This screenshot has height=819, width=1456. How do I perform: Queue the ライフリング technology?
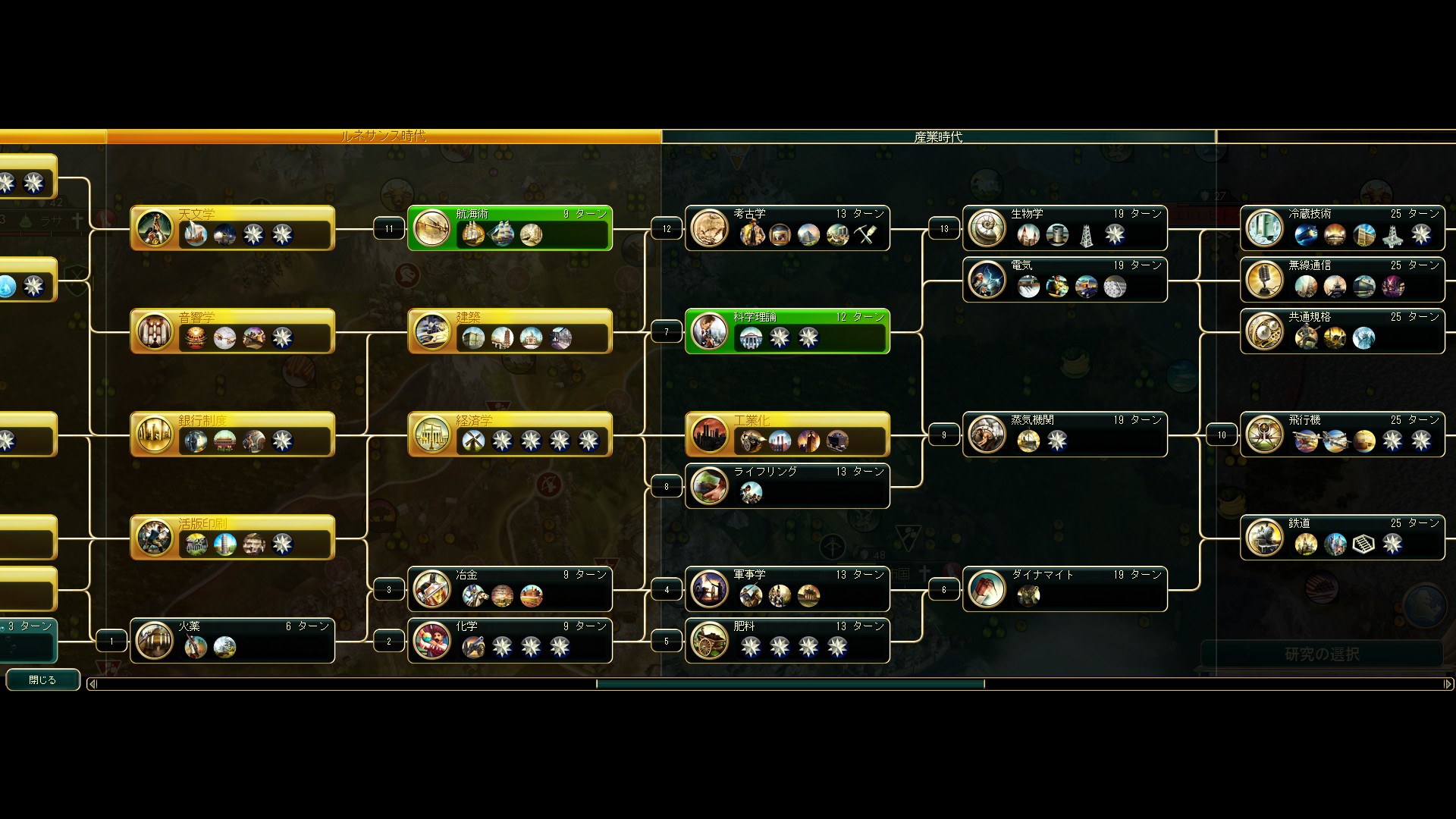pyautogui.click(x=787, y=485)
